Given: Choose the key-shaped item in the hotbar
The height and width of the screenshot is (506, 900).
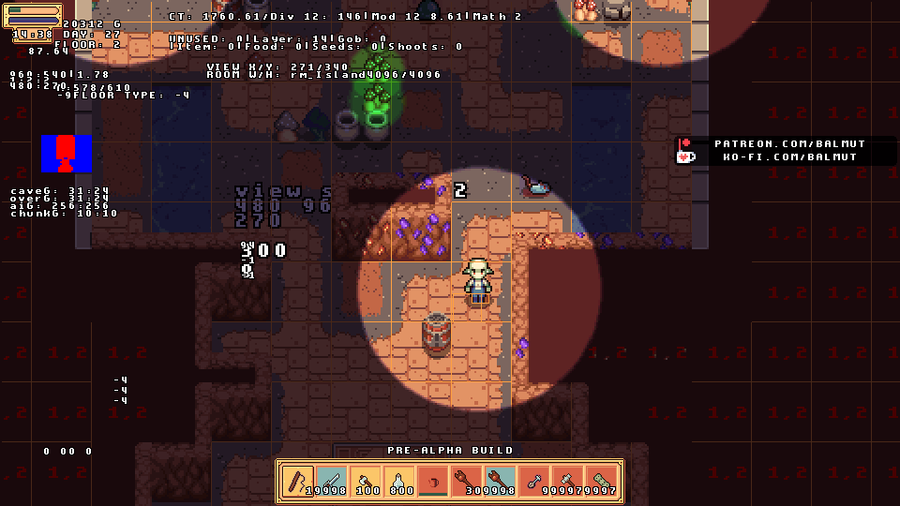Looking at the screenshot, I should point(535,481).
